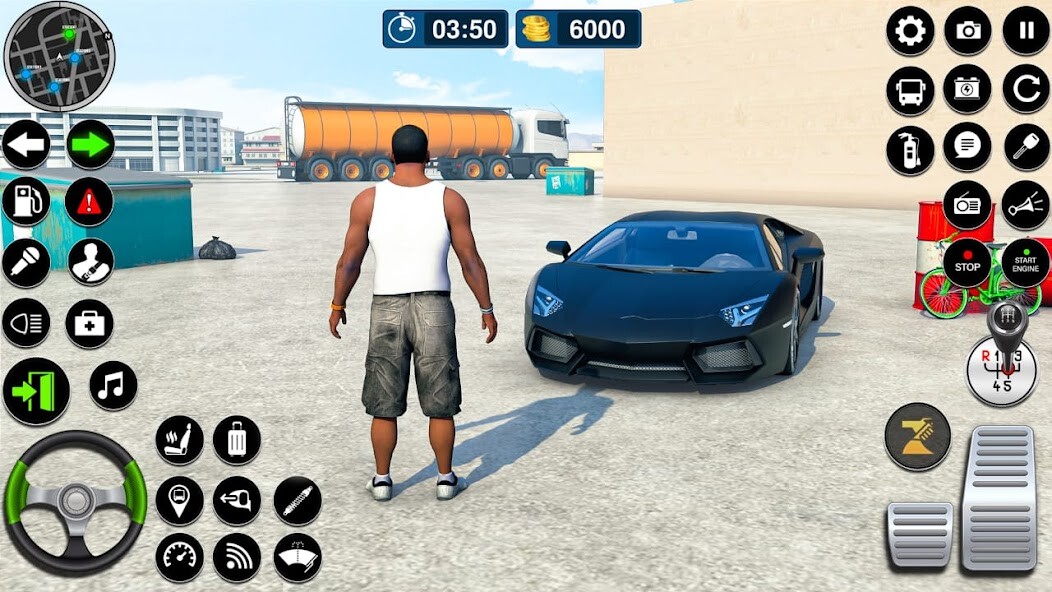Viewport: 1052px width, 592px height.
Task: Stop the engine with STOP button
Action: coord(967,263)
